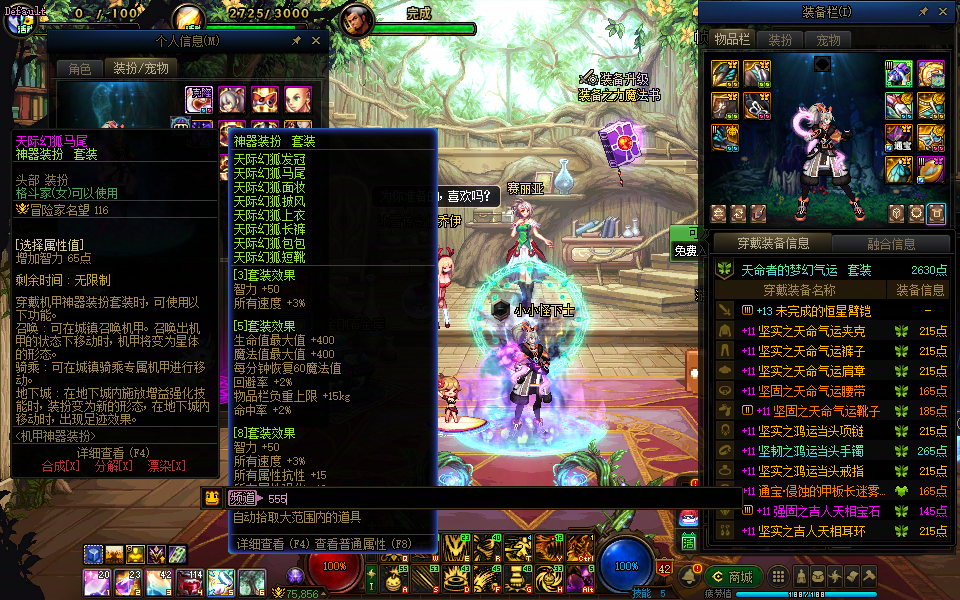Close the 装备栏 equipment window
Screen dimensions: 960x600
point(945,13)
